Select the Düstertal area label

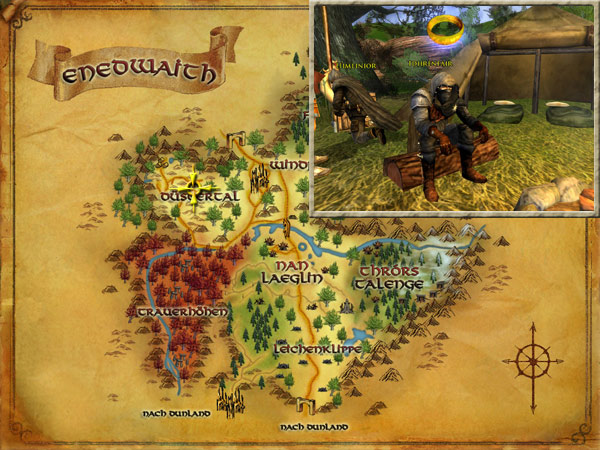[x=199, y=198]
